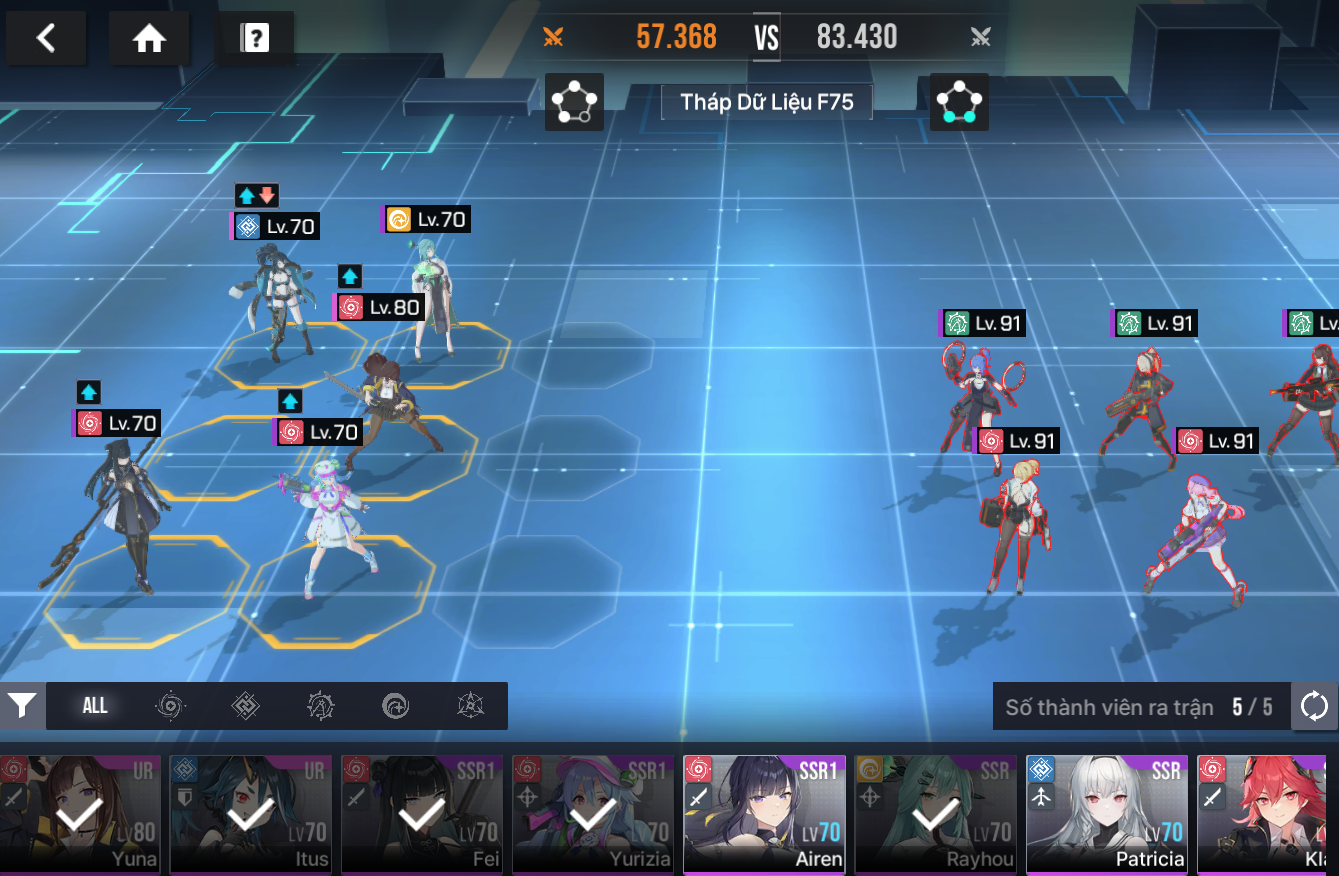1339x876 pixels.
Task: Show ALL character classes
Action: 95,706
